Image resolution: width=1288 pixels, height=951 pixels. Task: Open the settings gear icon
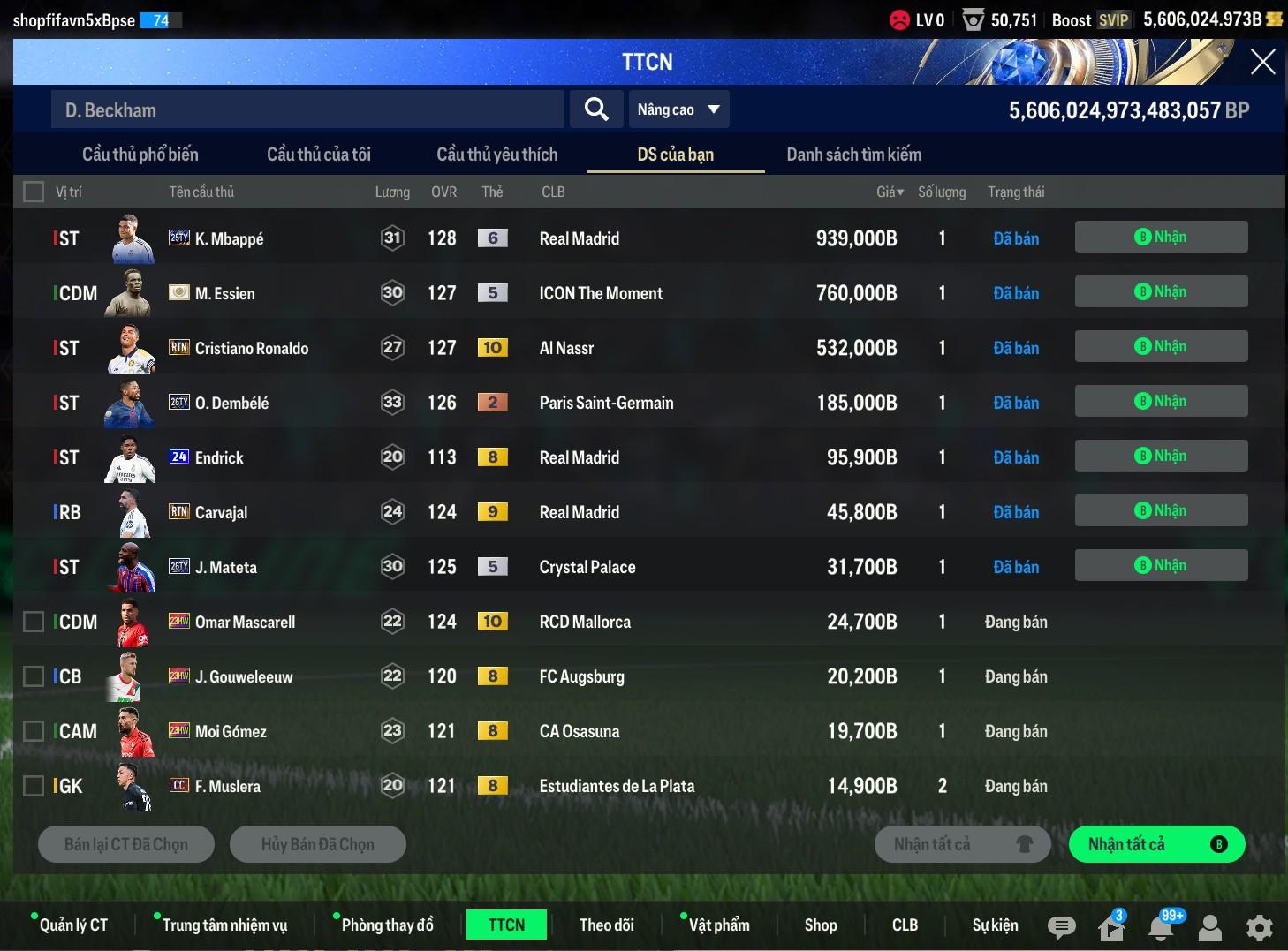(1259, 927)
